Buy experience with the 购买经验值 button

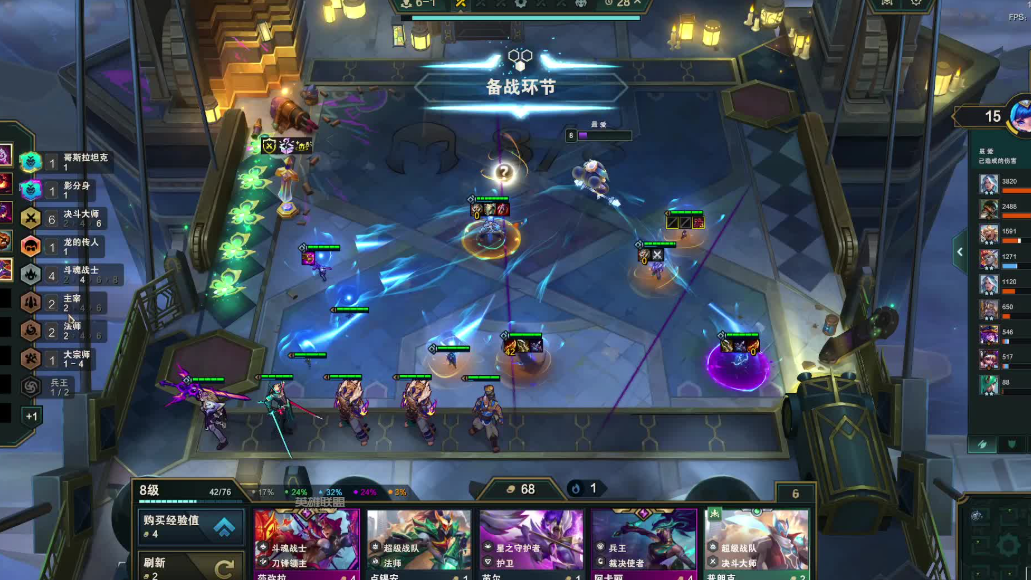tap(191, 526)
